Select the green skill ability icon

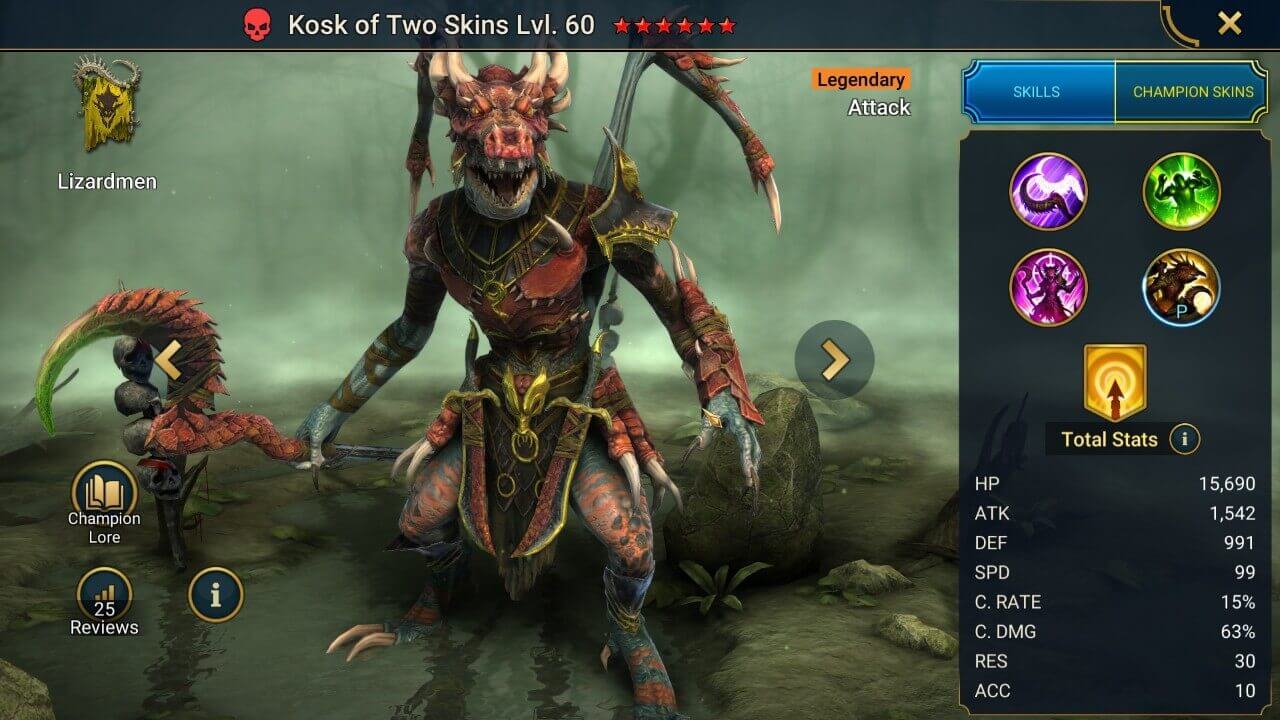click(1181, 192)
